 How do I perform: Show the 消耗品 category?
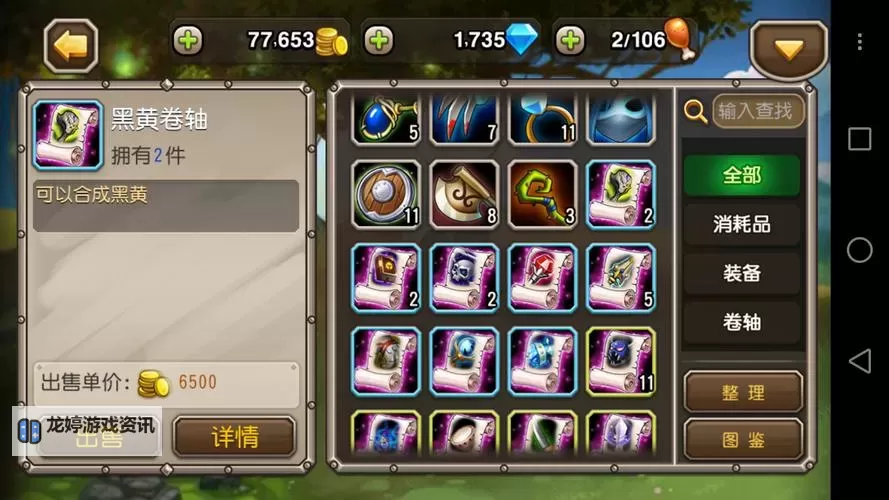click(742, 224)
